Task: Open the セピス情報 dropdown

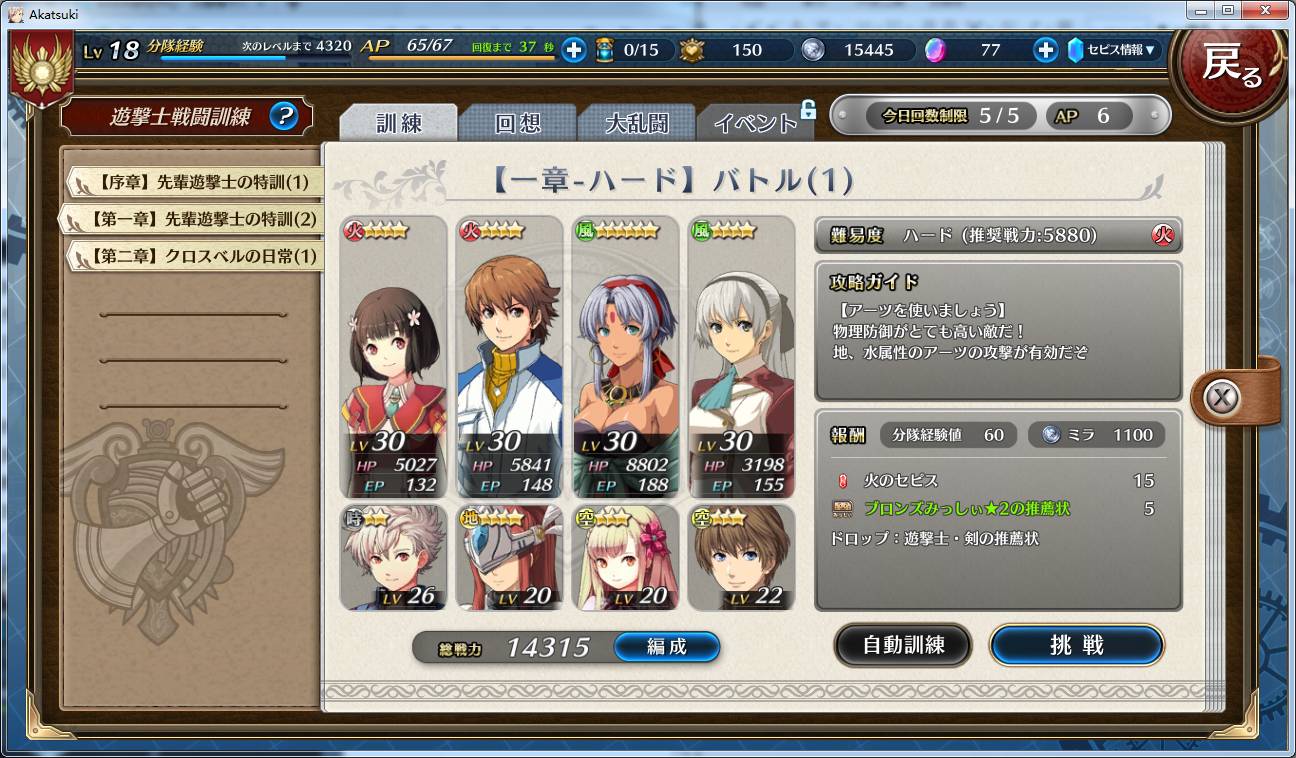Action: 1113,49
